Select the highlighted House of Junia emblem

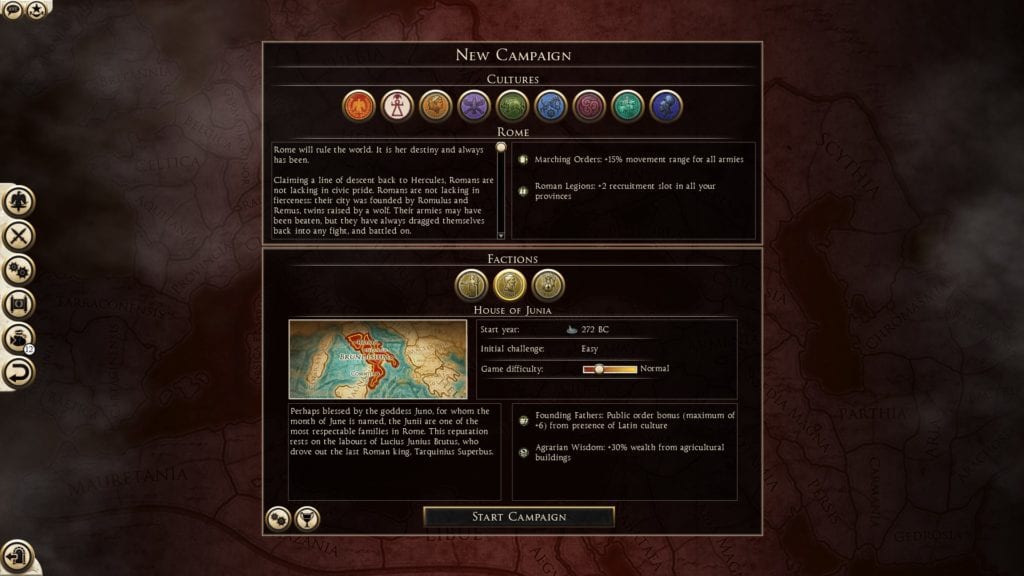pos(510,285)
